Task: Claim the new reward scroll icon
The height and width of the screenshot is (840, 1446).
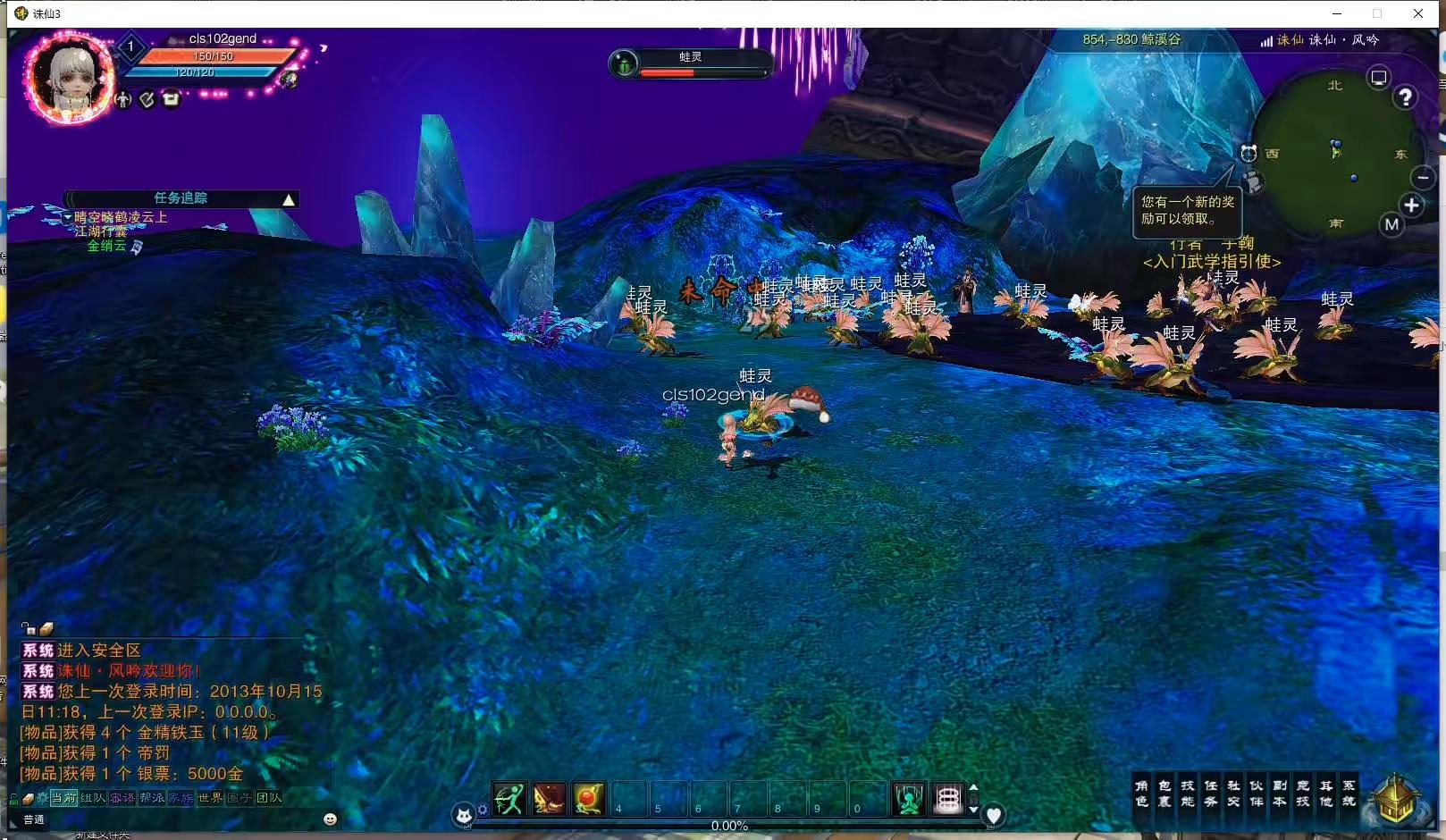Action: point(1254,183)
